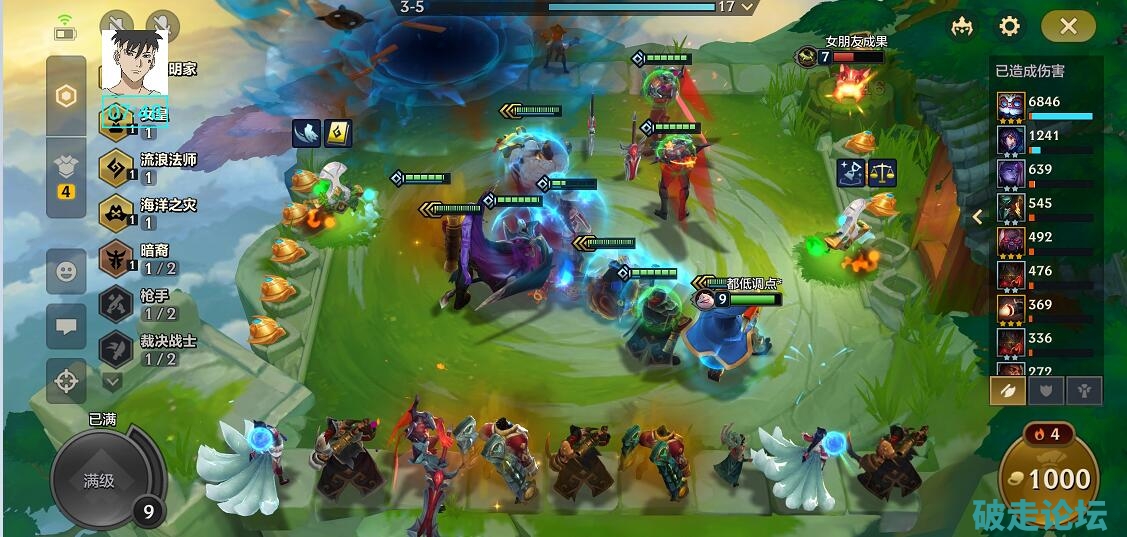Open the traits hexagon tab
Screen dimensions: 1127x537
pos(66,96)
